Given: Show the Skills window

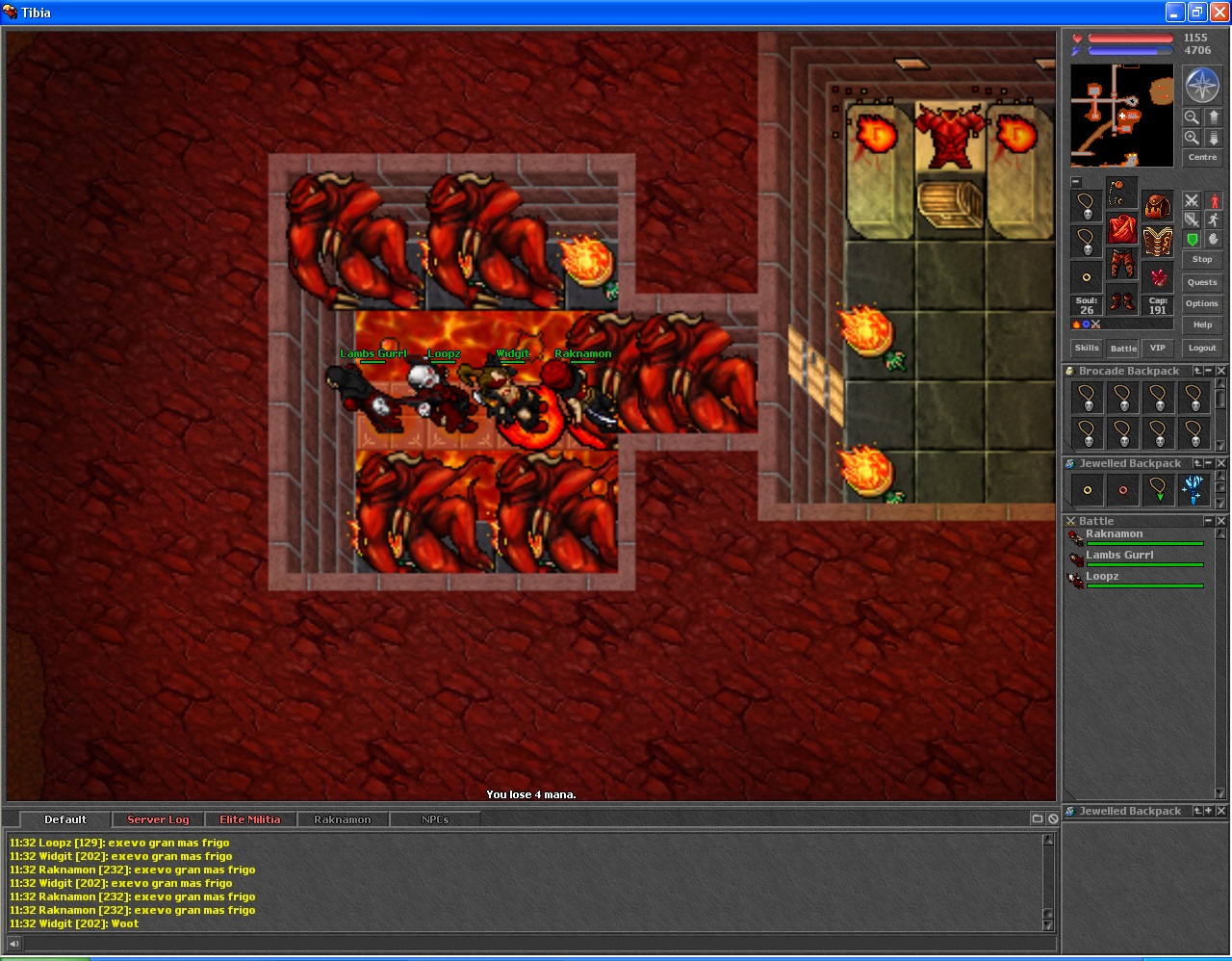Looking at the screenshot, I should (1087, 348).
